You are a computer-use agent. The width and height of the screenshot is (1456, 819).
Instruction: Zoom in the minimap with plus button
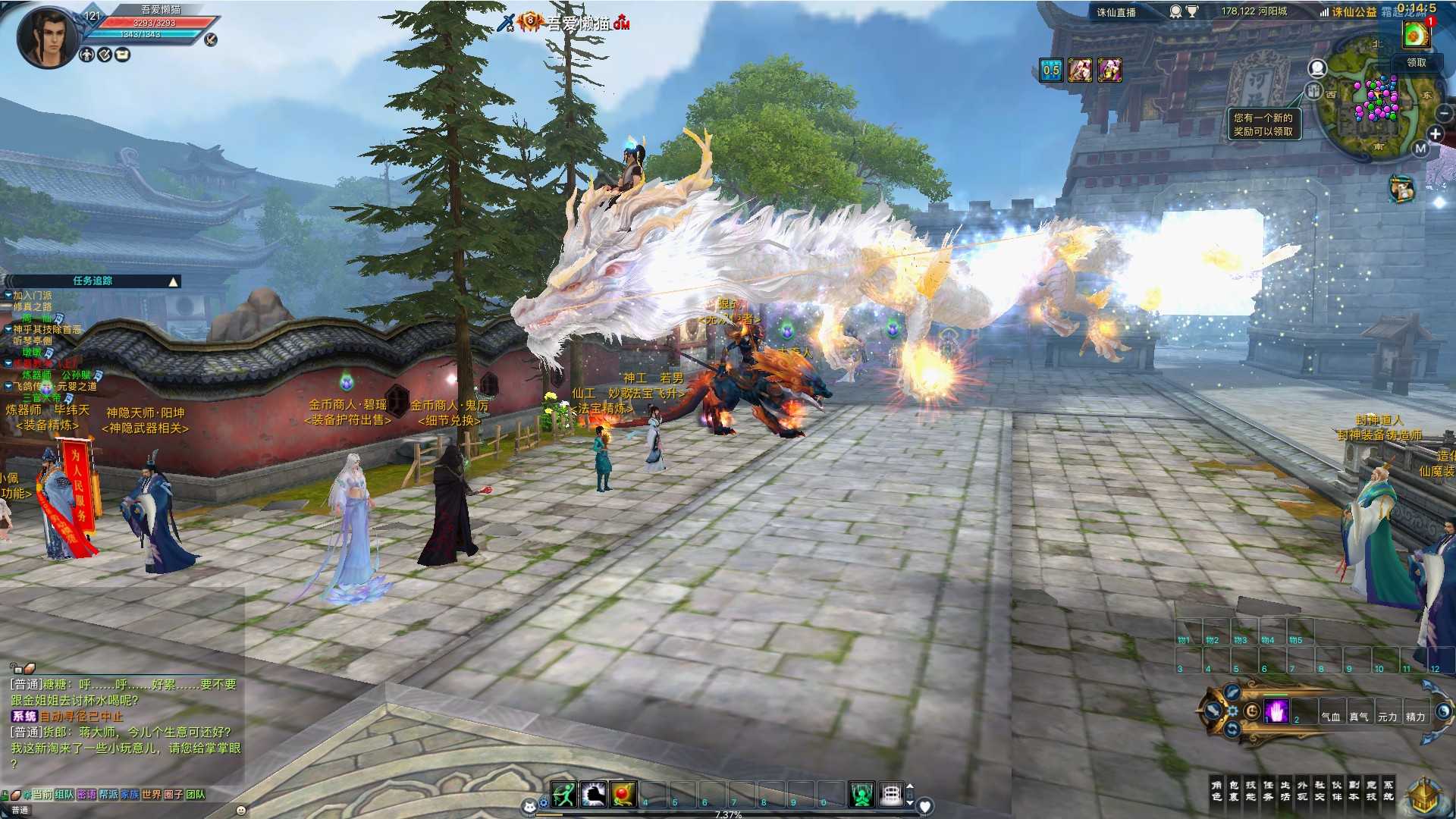1435,134
